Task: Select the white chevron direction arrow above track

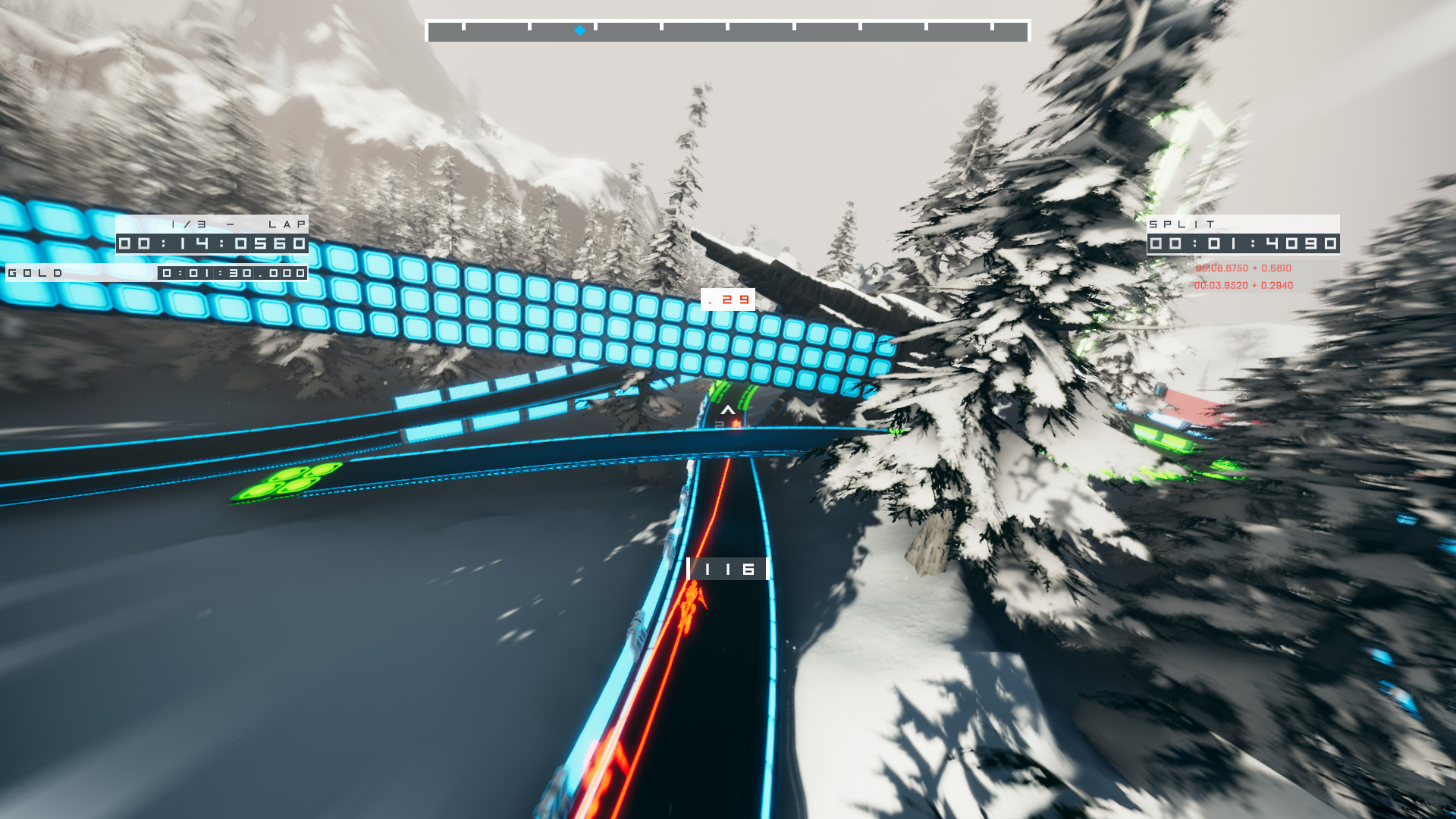Action: [727, 409]
